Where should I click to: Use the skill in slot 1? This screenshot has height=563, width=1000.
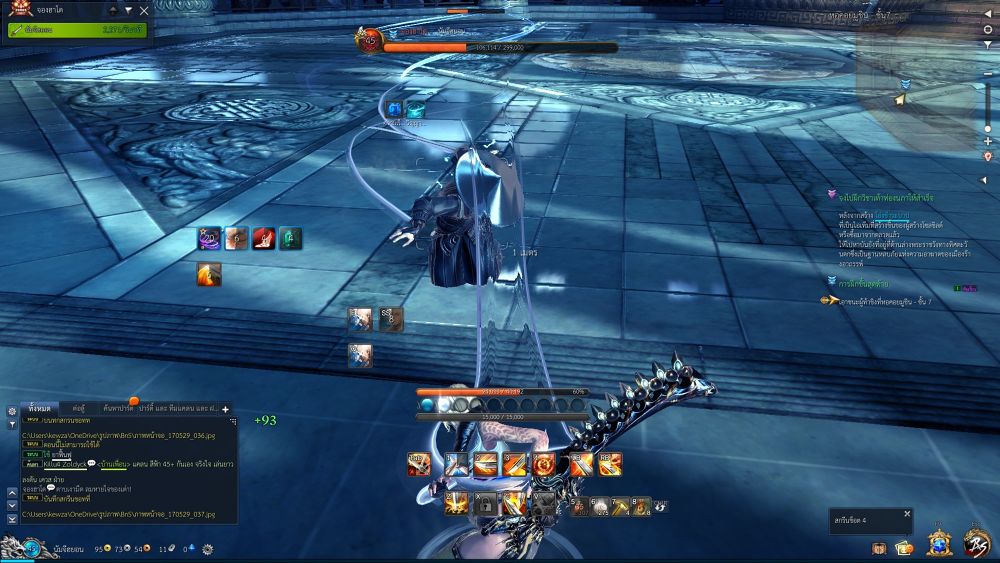[456, 464]
